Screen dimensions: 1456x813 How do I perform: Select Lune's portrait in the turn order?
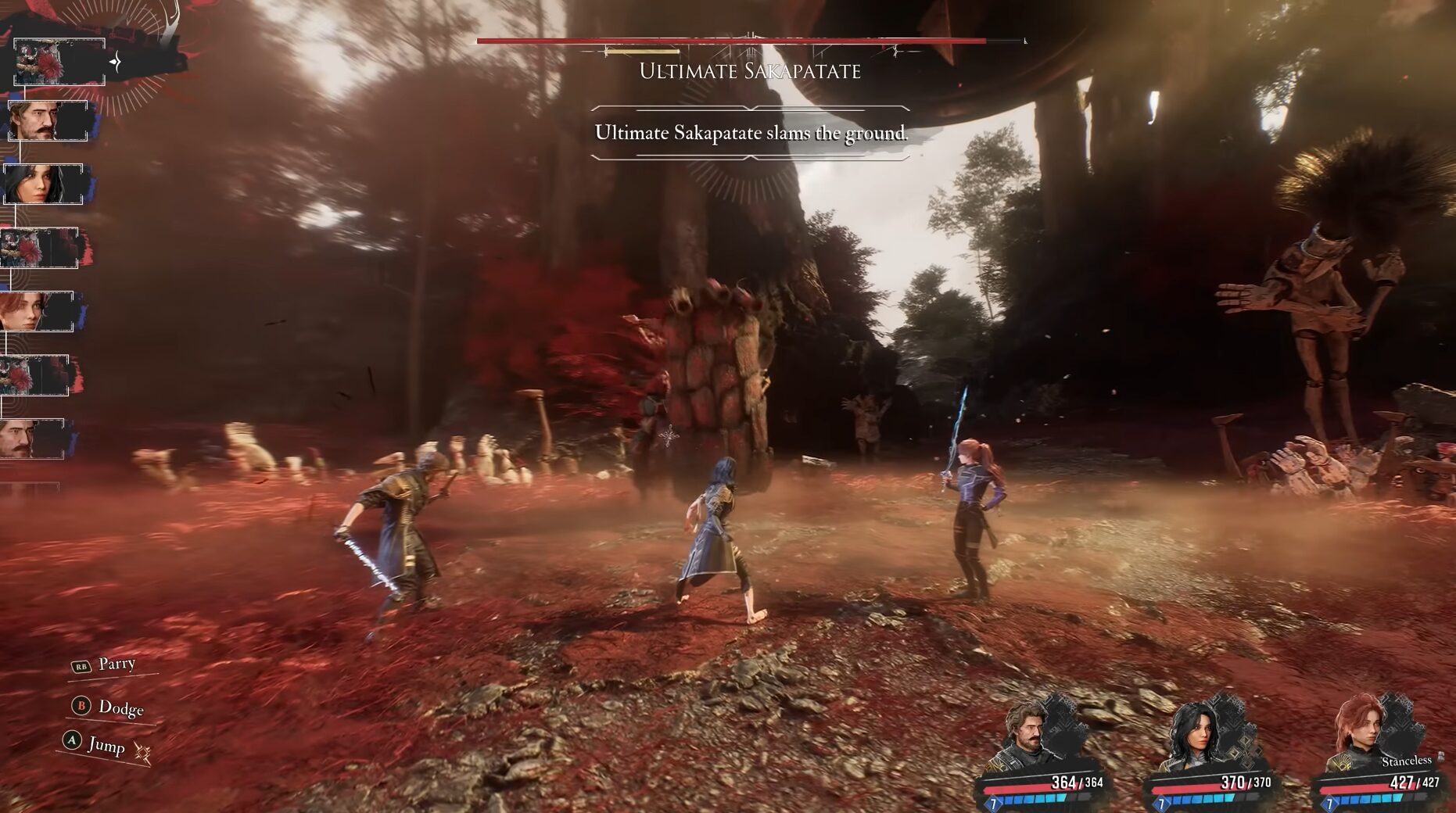pos(42,184)
